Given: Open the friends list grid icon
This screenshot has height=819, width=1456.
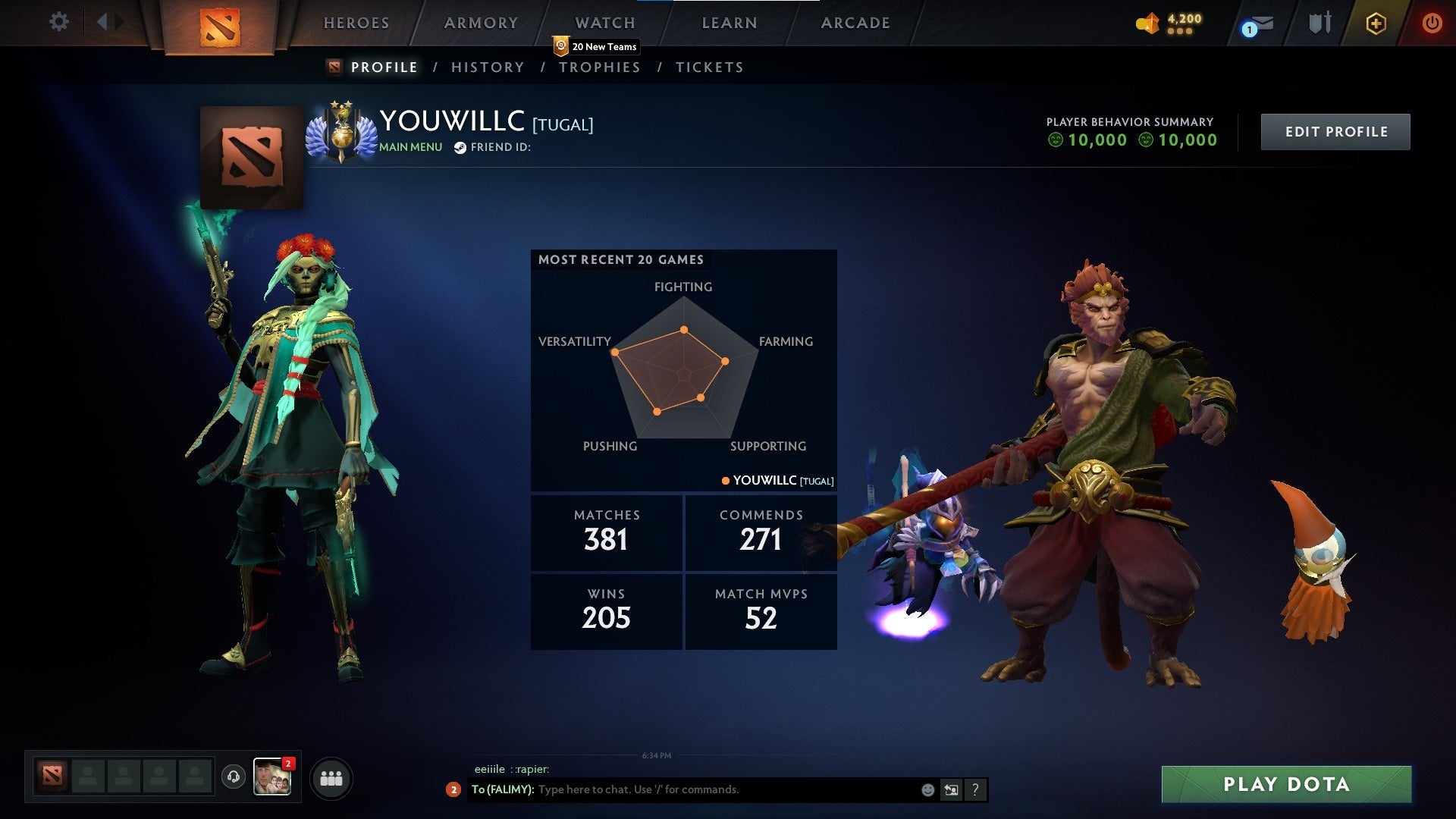Looking at the screenshot, I should (x=331, y=777).
